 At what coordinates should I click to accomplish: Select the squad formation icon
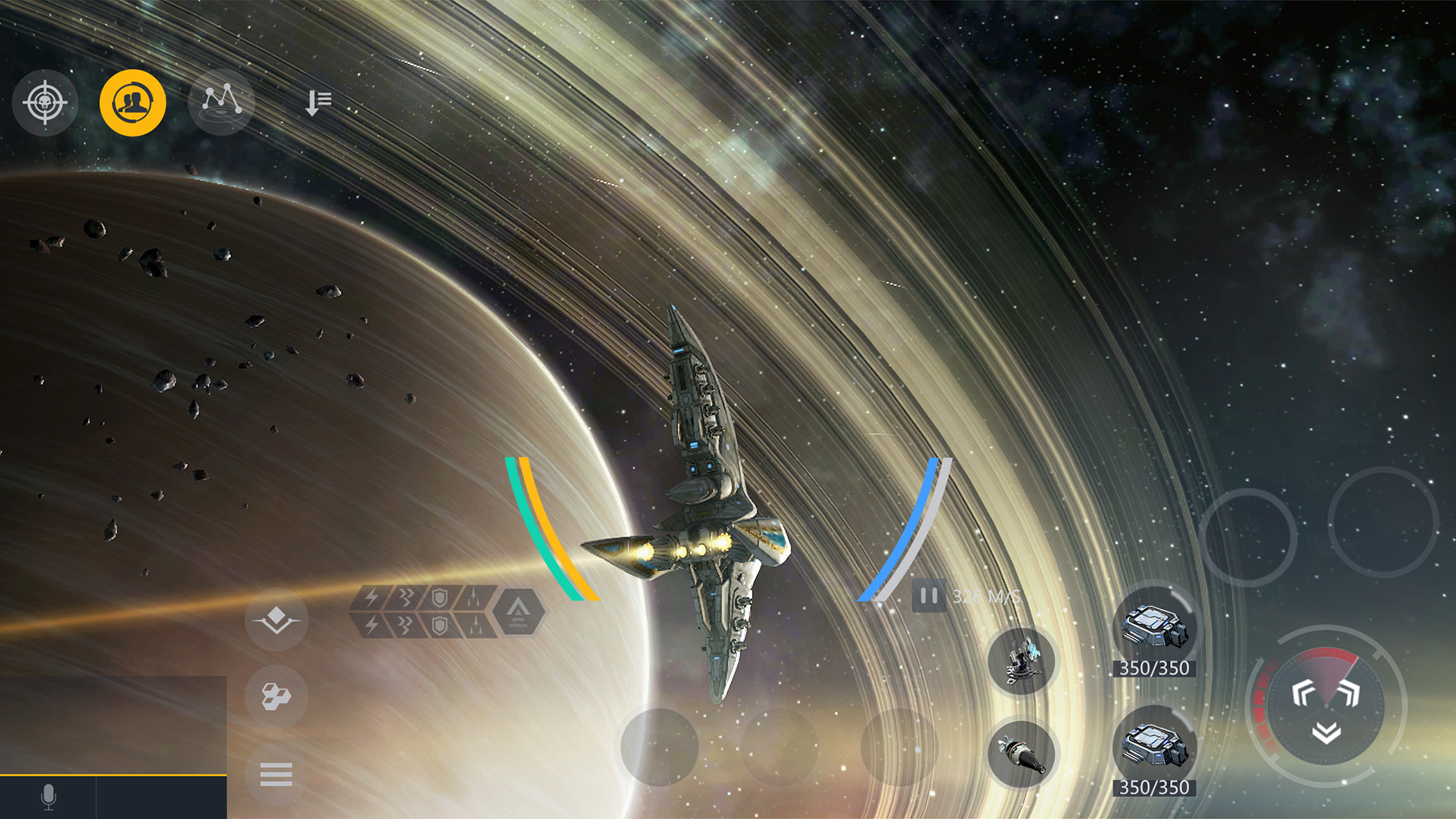276,620
